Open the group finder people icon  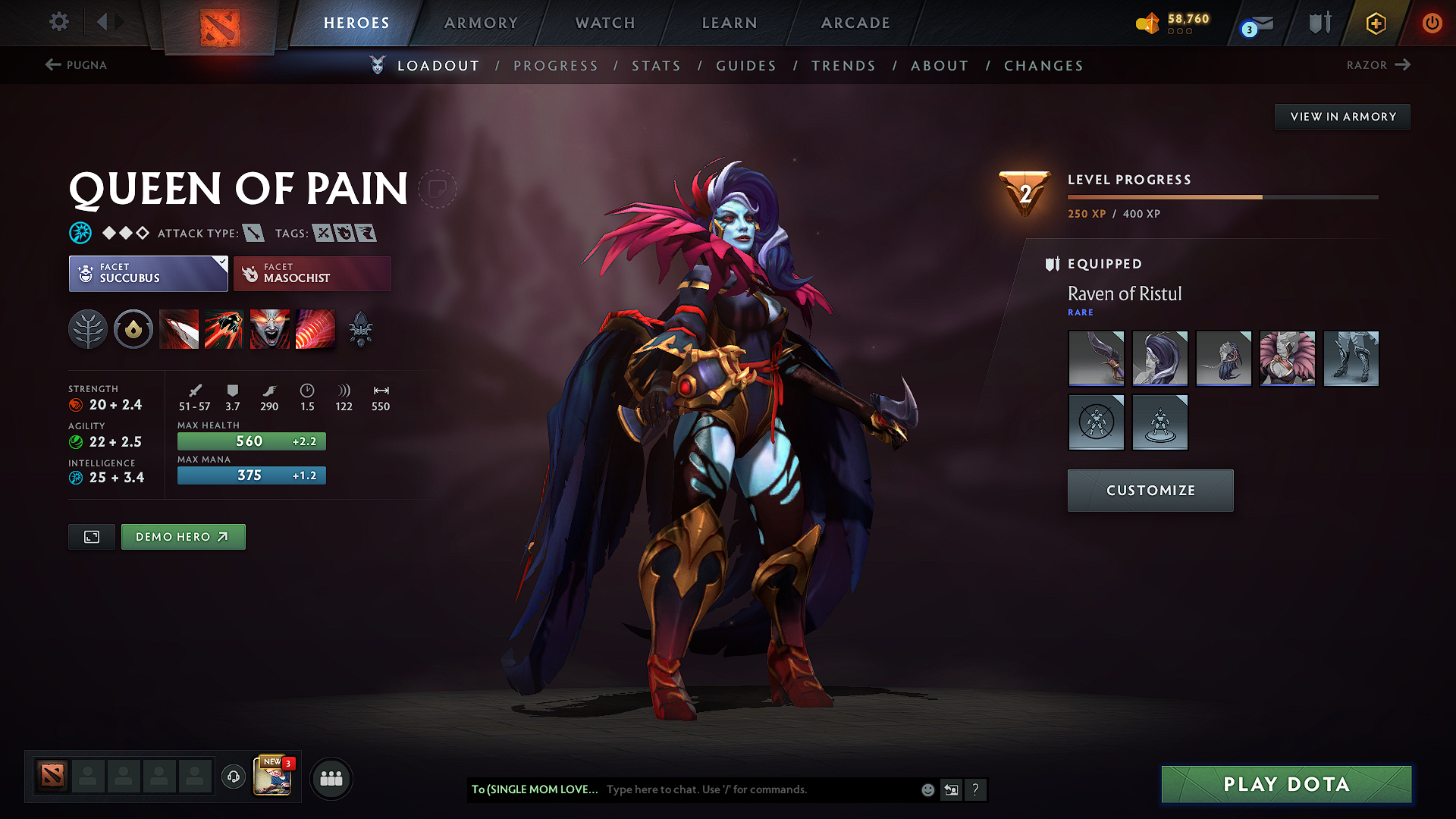click(x=331, y=778)
